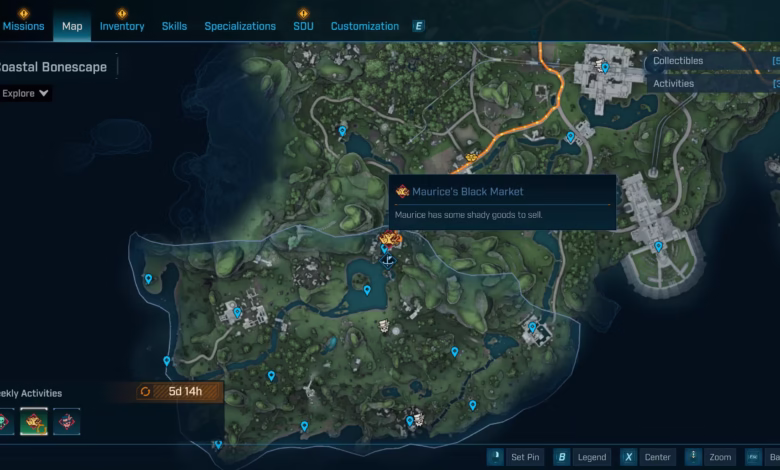
Task: Select the highlighted black market weekly activity
Action: tap(34, 422)
